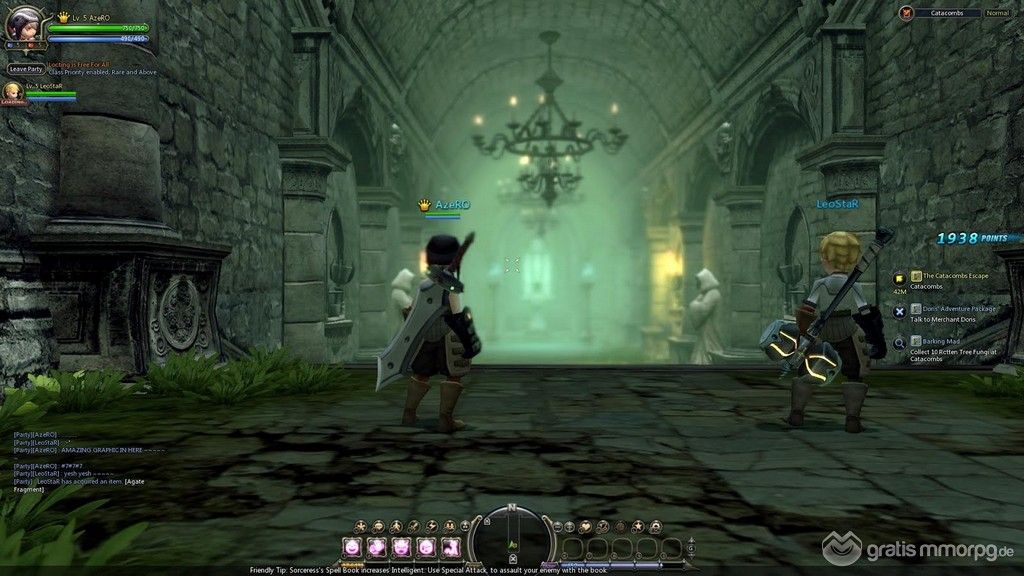Click the lightning bolt menu icon
Viewport: 1024px width, 576px height.
coord(431,526)
